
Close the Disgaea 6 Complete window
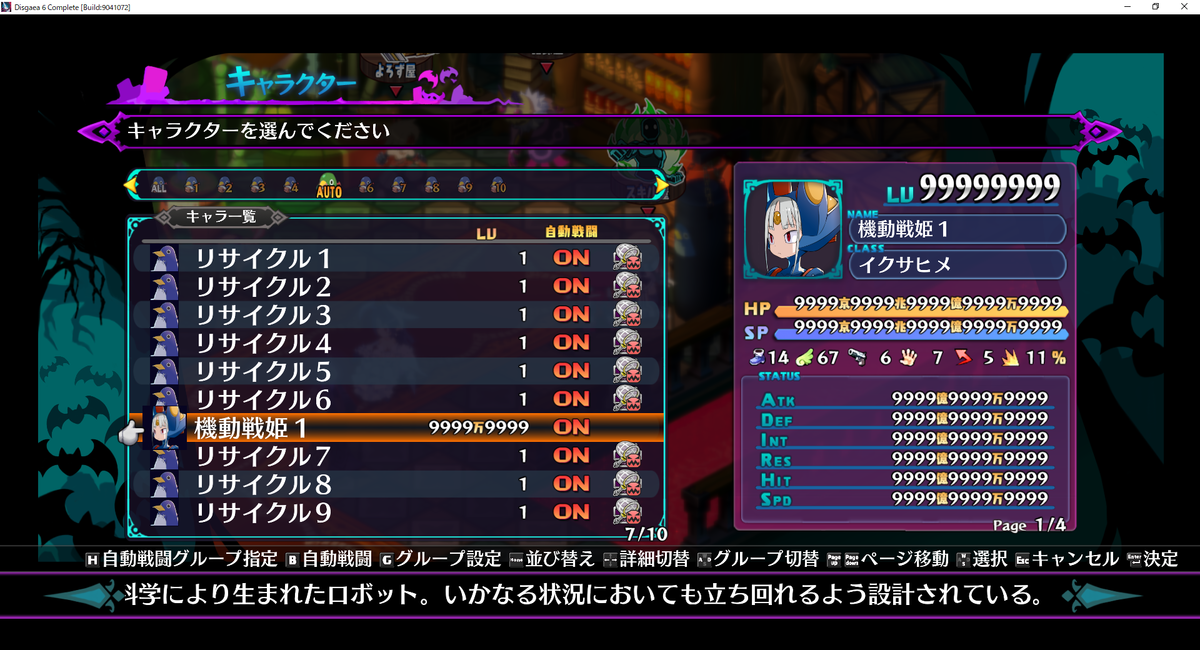coord(1183,7)
